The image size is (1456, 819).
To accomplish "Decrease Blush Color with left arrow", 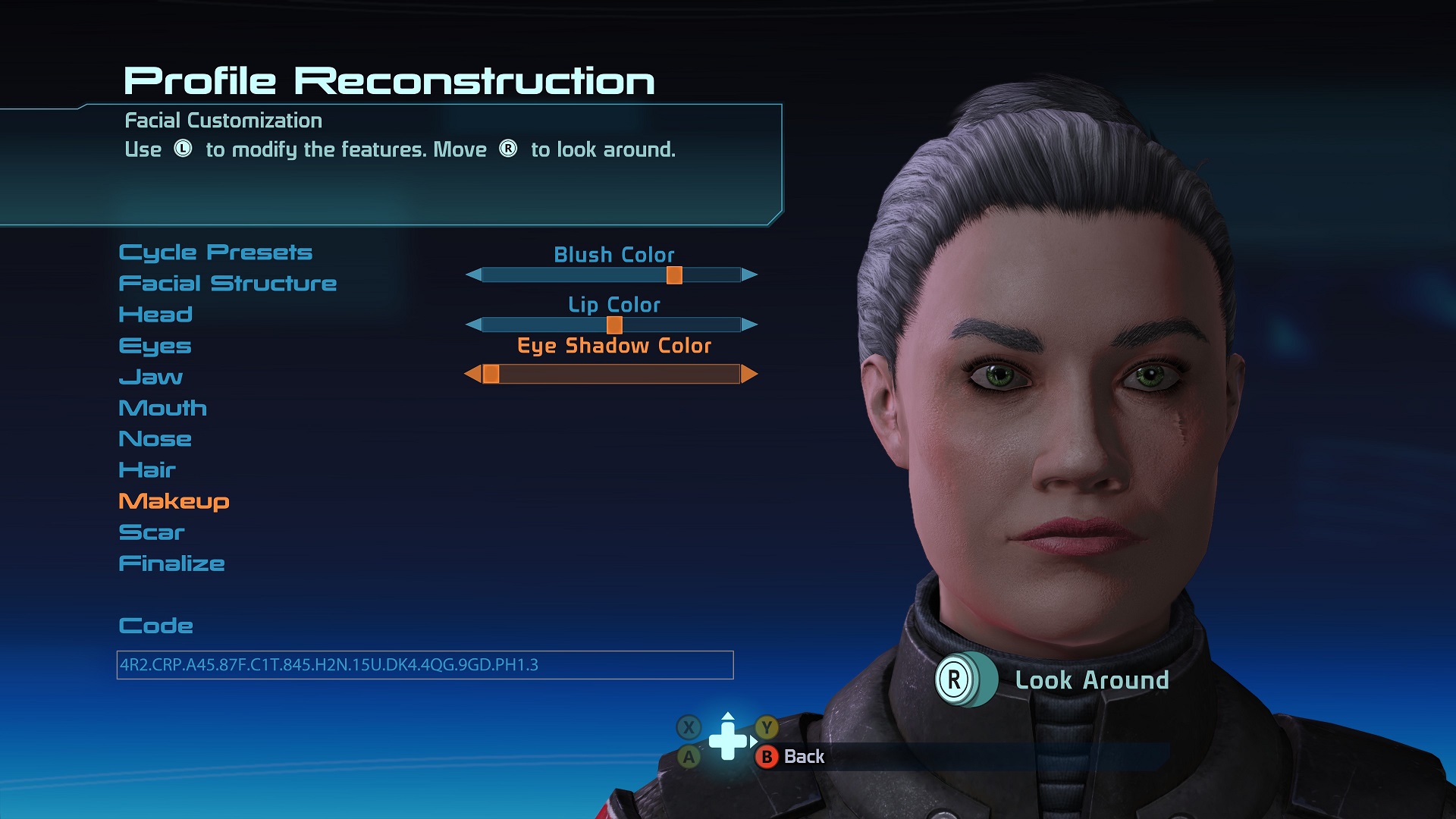I will tap(474, 275).
